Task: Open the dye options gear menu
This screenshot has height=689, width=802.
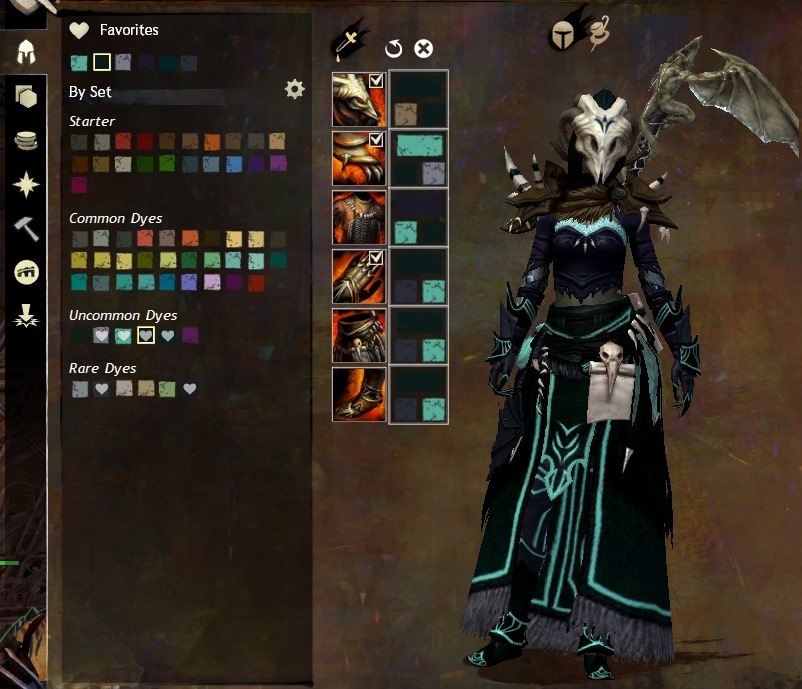Action: tap(294, 90)
